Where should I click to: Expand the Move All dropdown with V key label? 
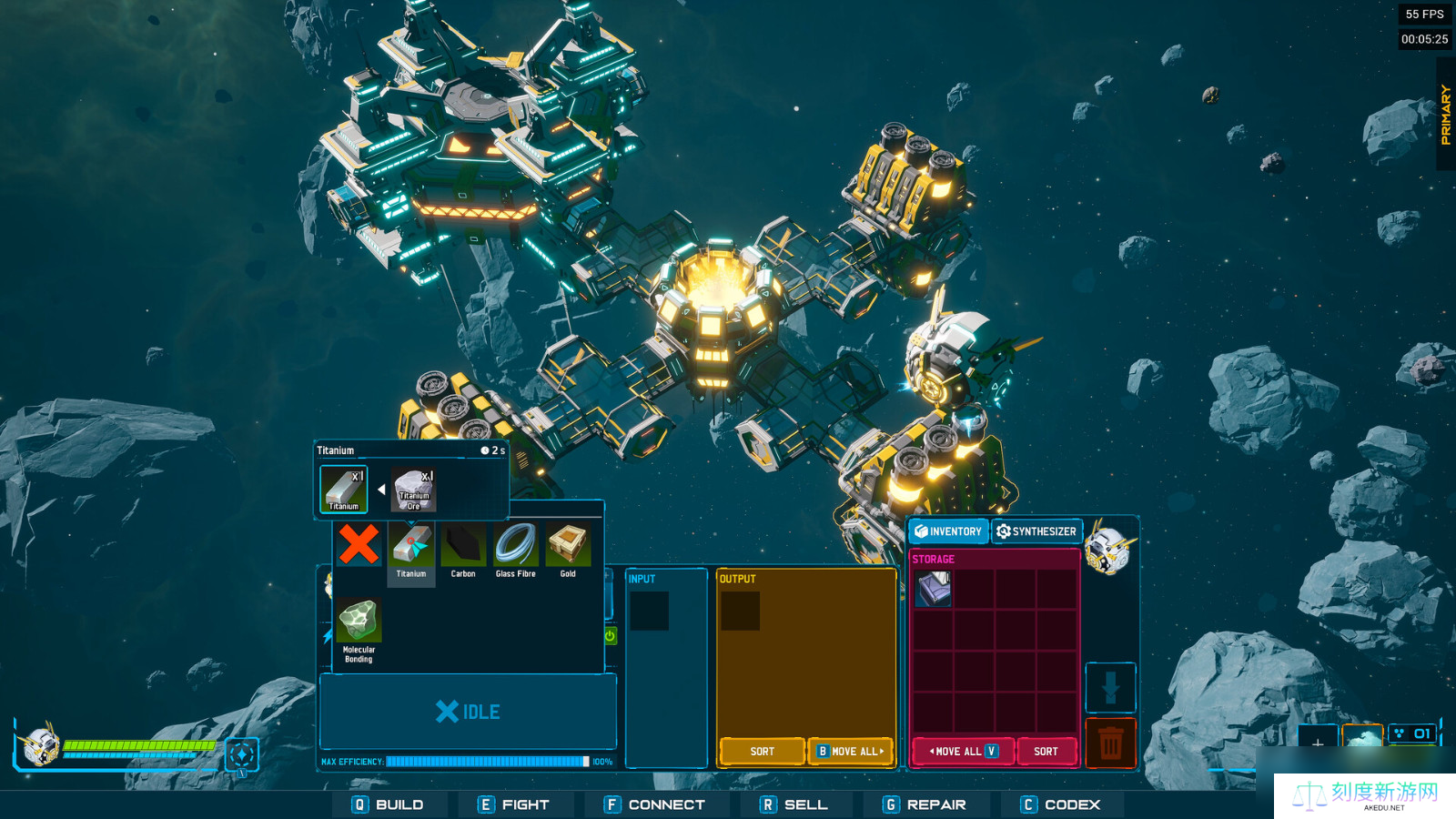[992, 751]
